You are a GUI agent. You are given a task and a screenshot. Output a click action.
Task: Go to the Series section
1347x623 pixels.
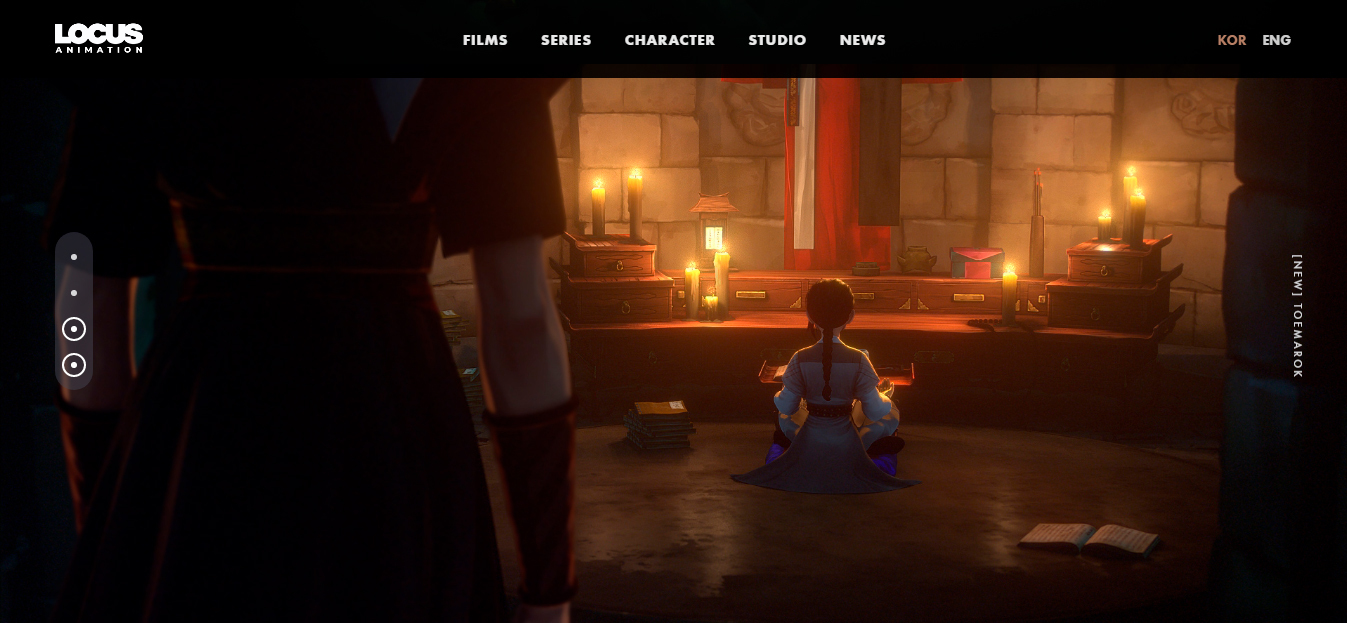click(566, 40)
